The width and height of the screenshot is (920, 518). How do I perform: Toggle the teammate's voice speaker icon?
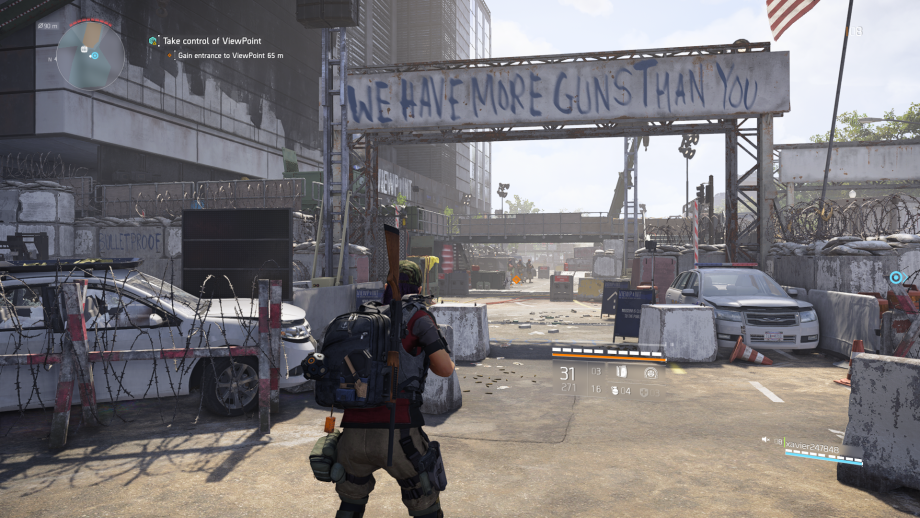[x=766, y=440]
